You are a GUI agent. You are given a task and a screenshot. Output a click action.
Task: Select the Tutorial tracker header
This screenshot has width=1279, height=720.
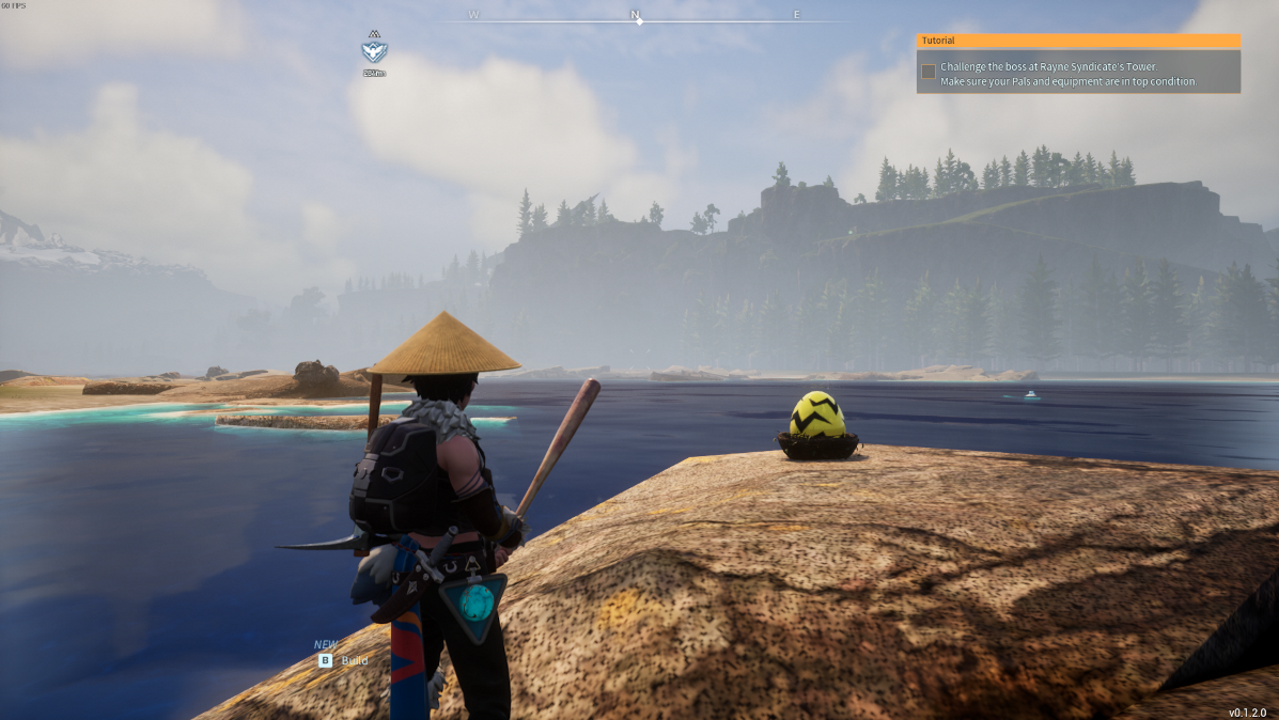[1078, 41]
